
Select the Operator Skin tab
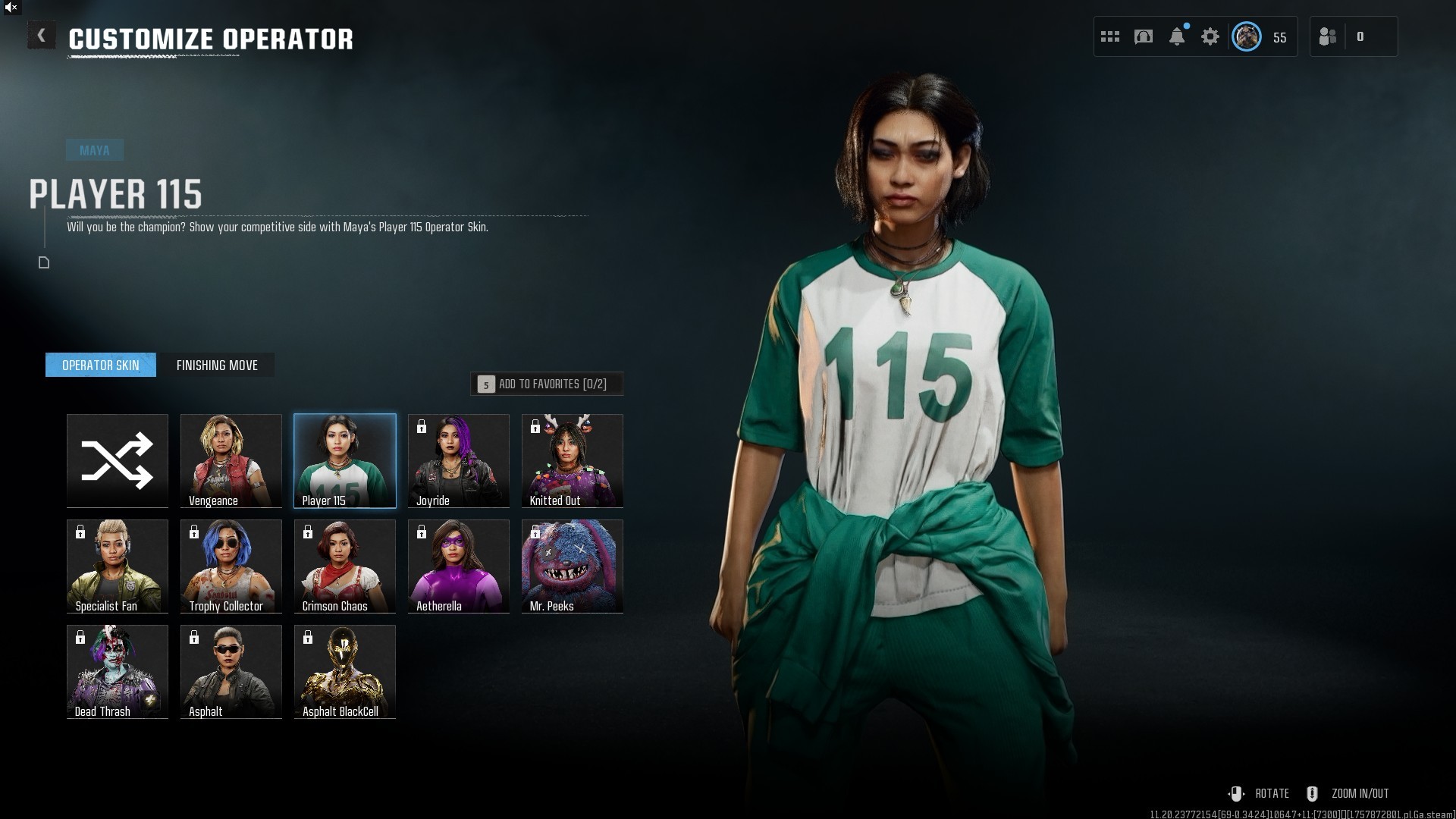coord(101,366)
